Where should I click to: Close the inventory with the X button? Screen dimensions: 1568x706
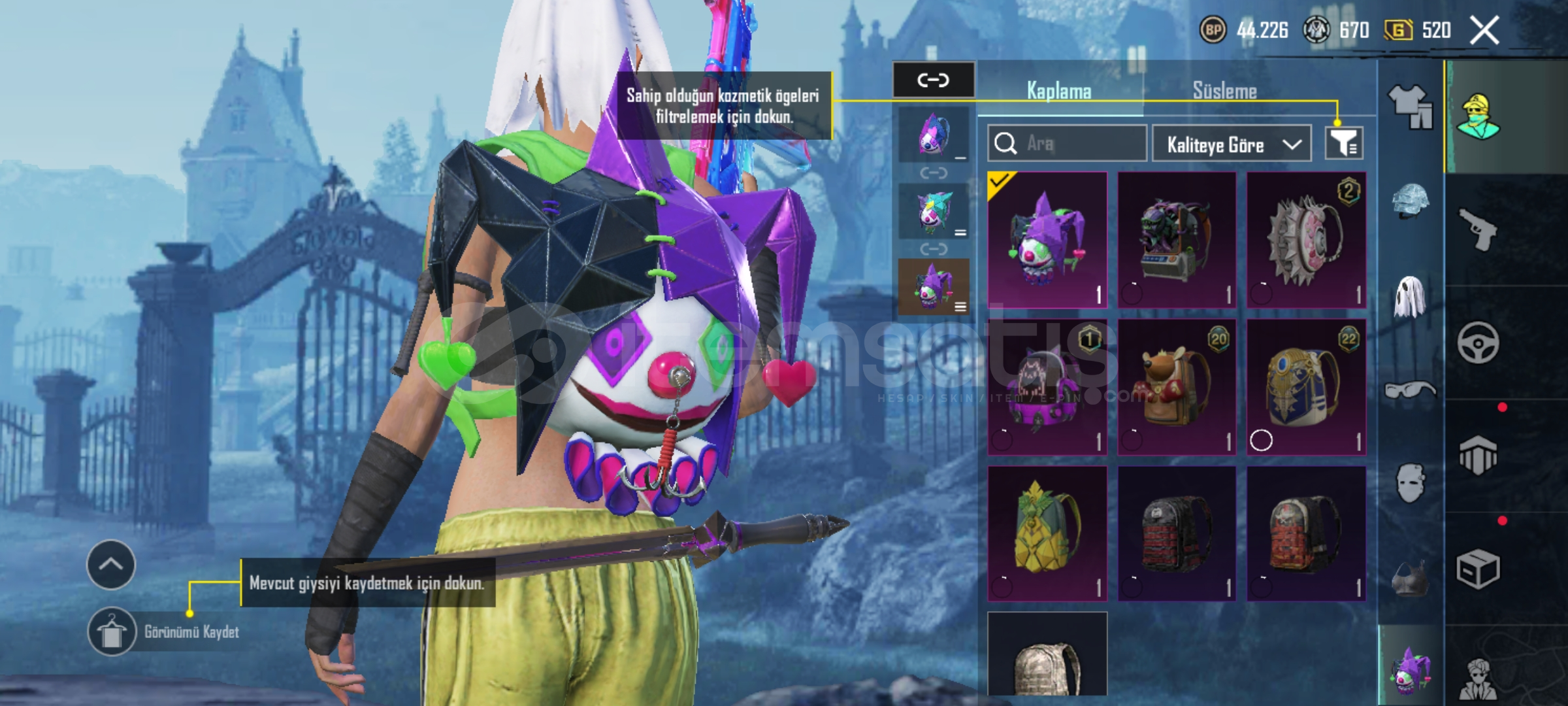point(1484,31)
